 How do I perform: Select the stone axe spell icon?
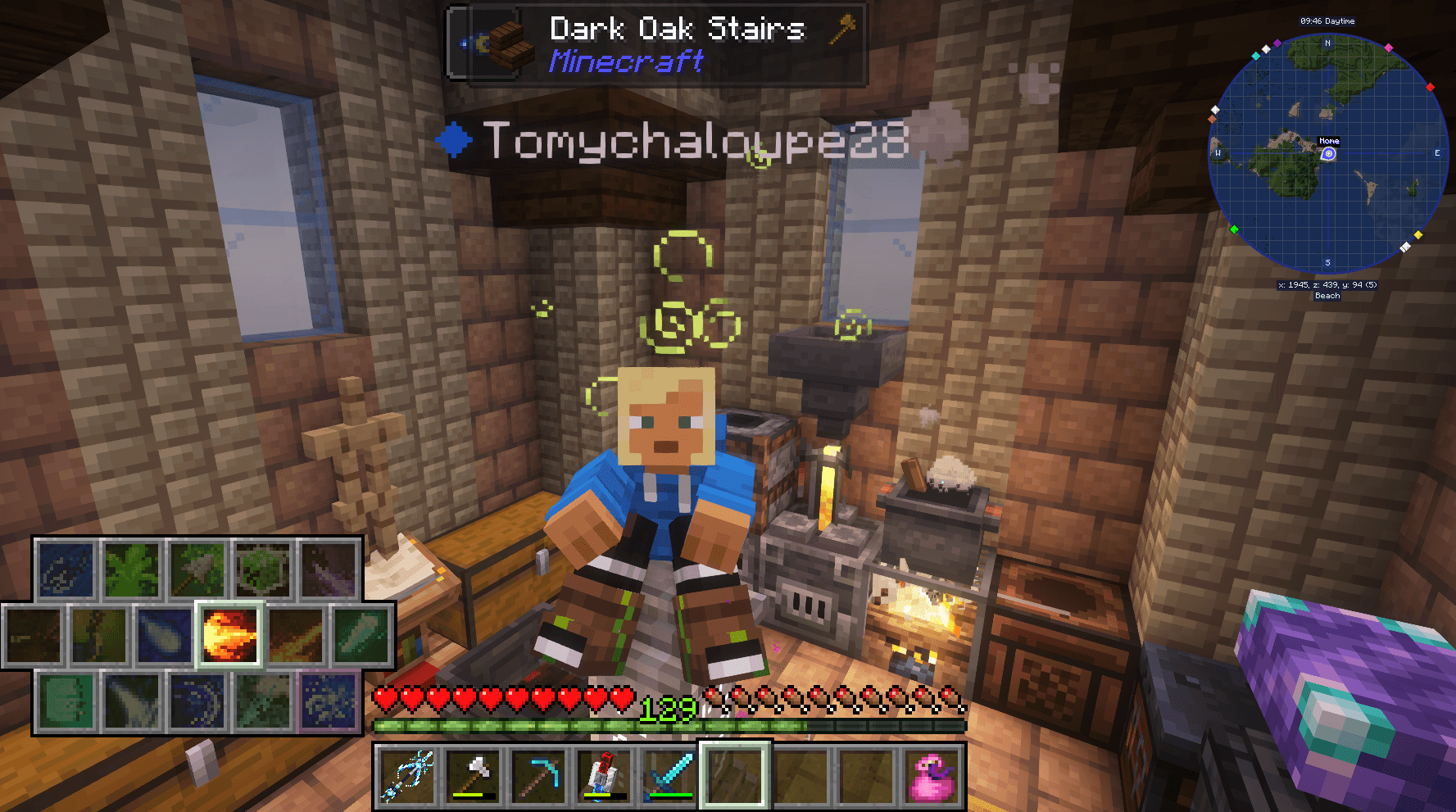coord(196,569)
